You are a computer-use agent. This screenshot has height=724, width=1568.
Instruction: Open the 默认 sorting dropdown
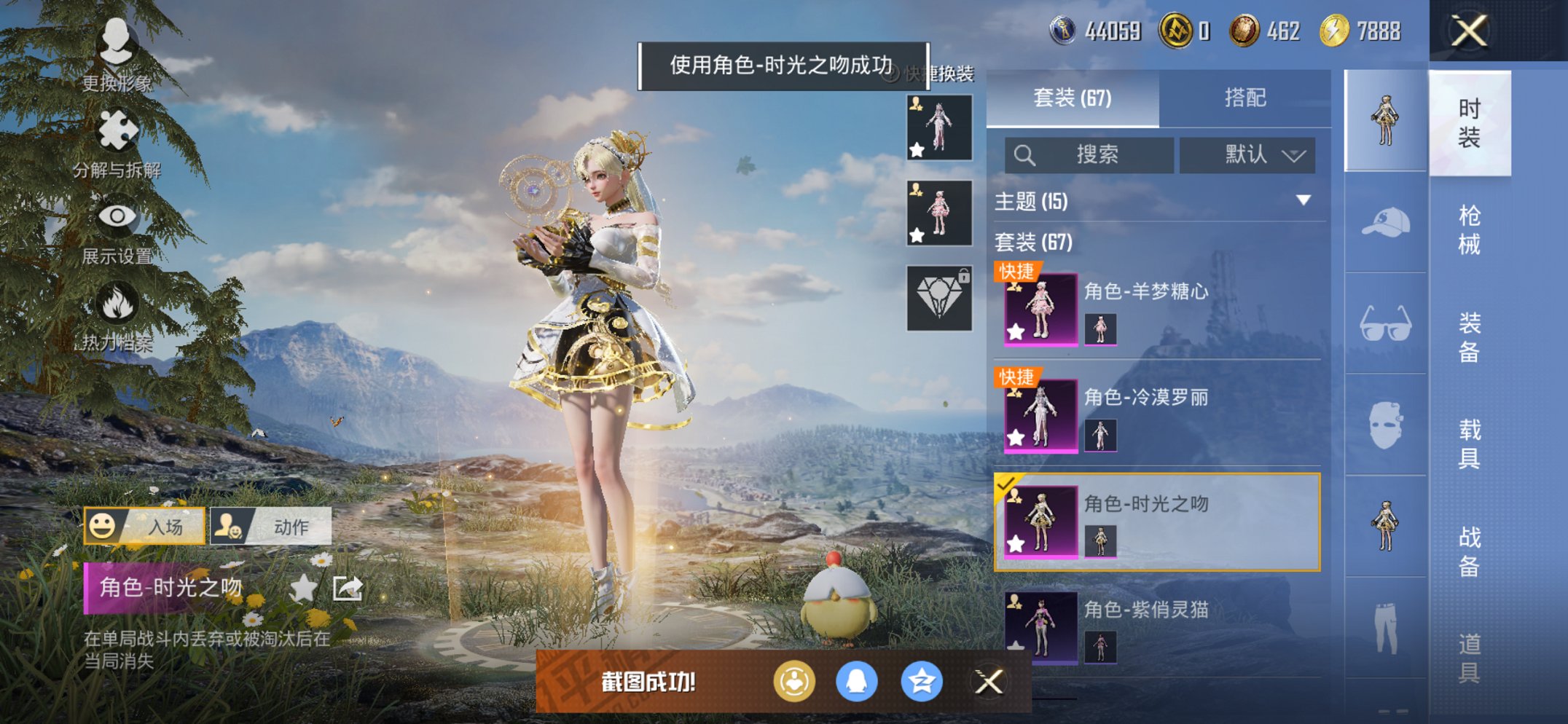1247,155
